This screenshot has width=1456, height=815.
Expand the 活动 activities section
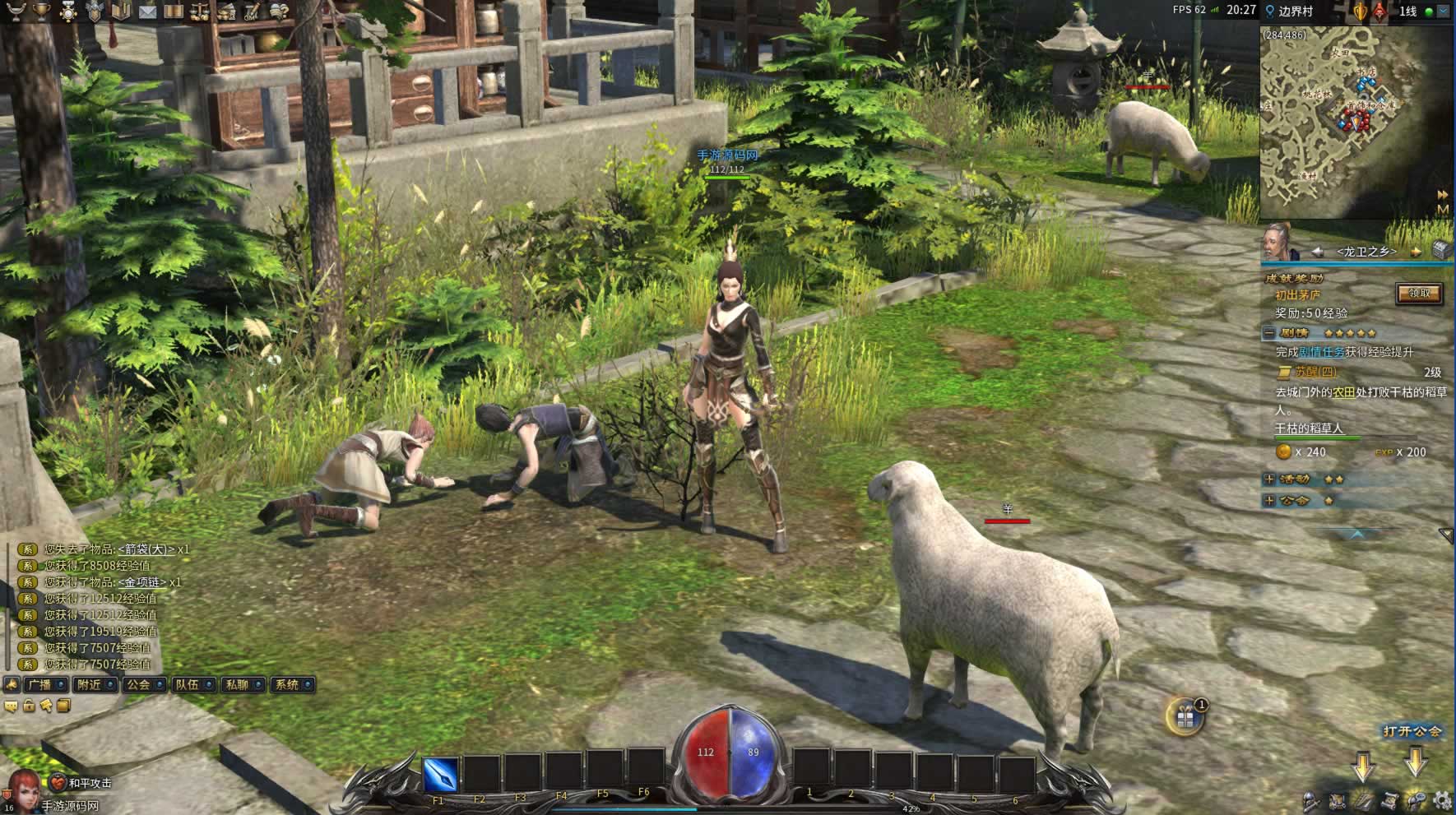1269,479
